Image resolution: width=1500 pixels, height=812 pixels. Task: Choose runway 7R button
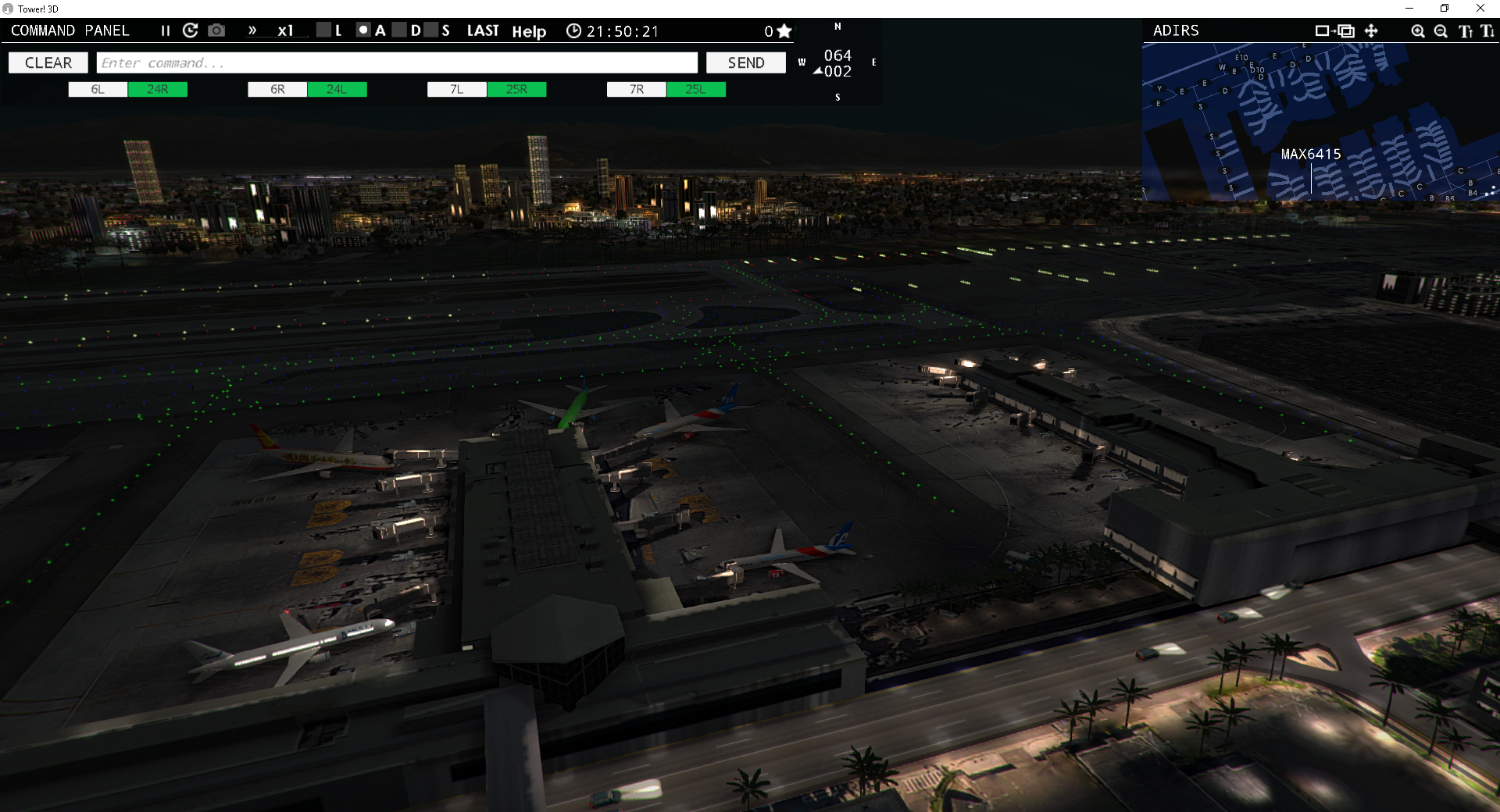coord(637,89)
